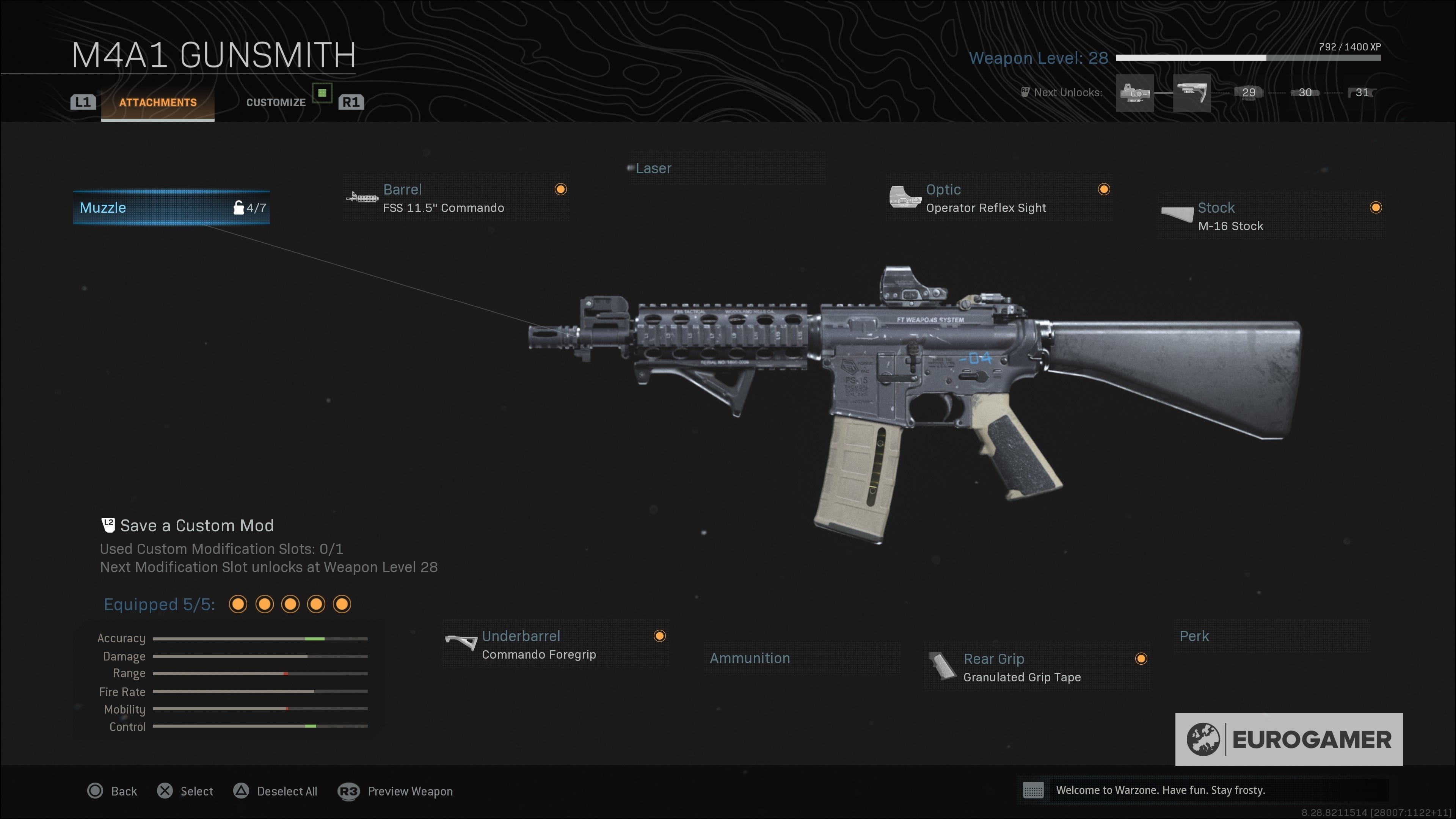Click the equipped indicator dot next to Barrel

tap(560, 189)
